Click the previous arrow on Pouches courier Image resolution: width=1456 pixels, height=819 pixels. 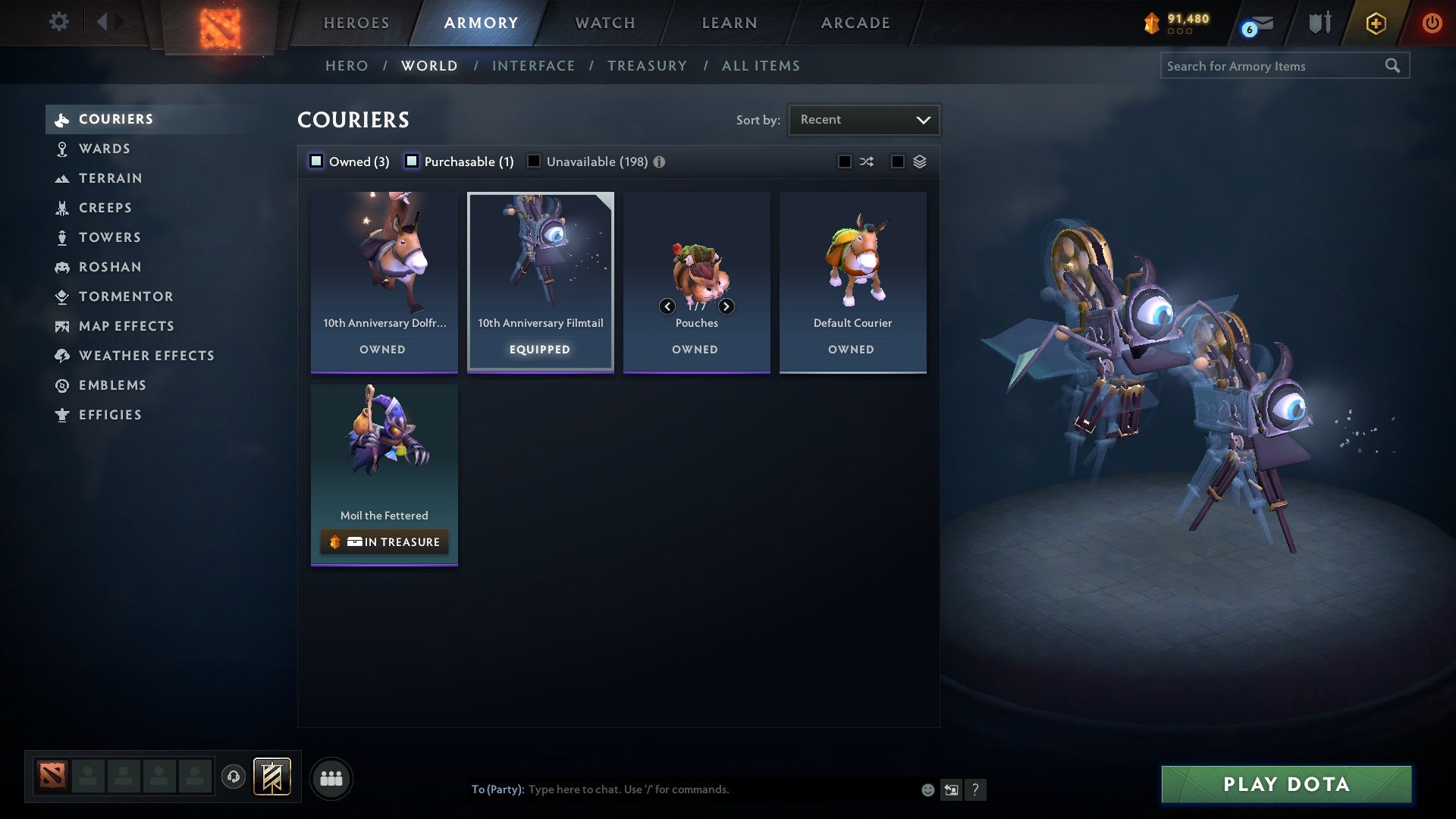pos(667,306)
